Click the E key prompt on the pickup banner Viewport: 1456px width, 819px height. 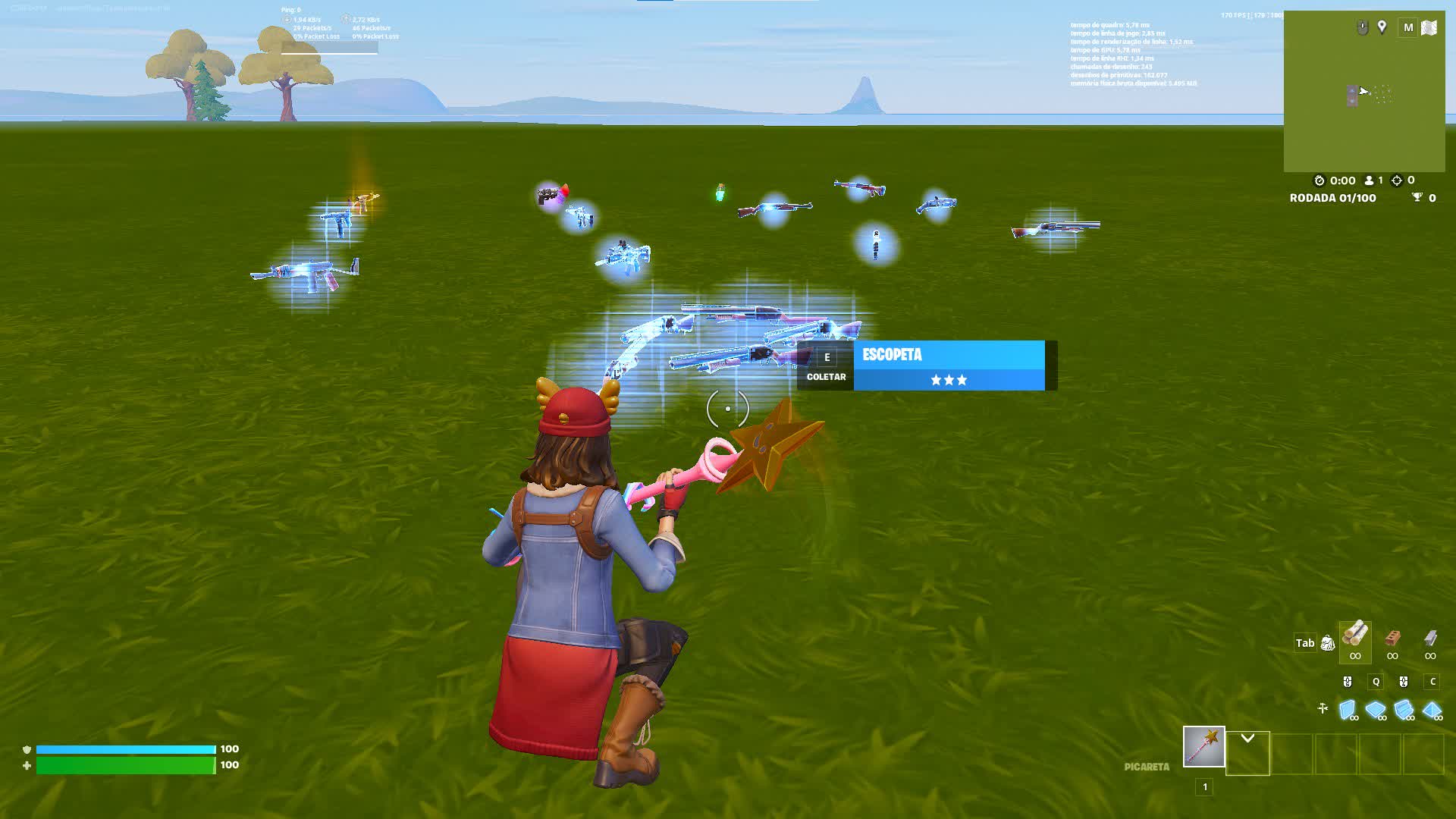[827, 356]
